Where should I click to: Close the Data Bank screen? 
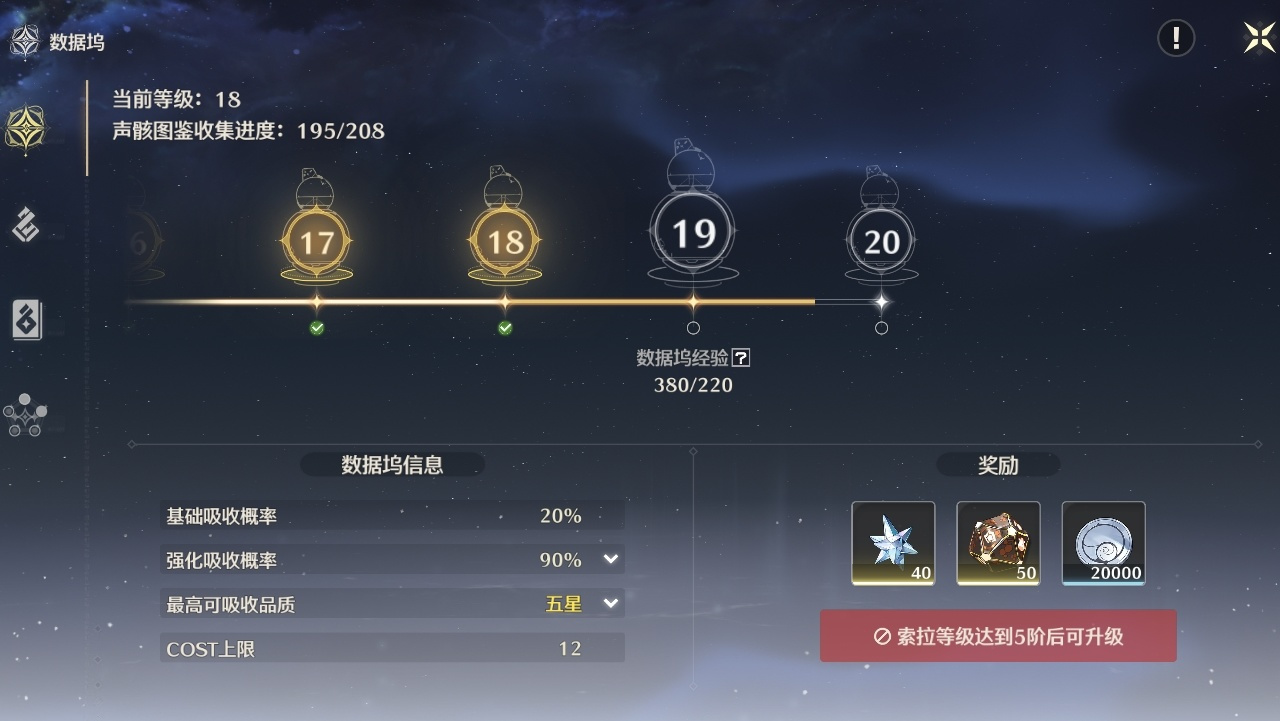[x=1259, y=38]
